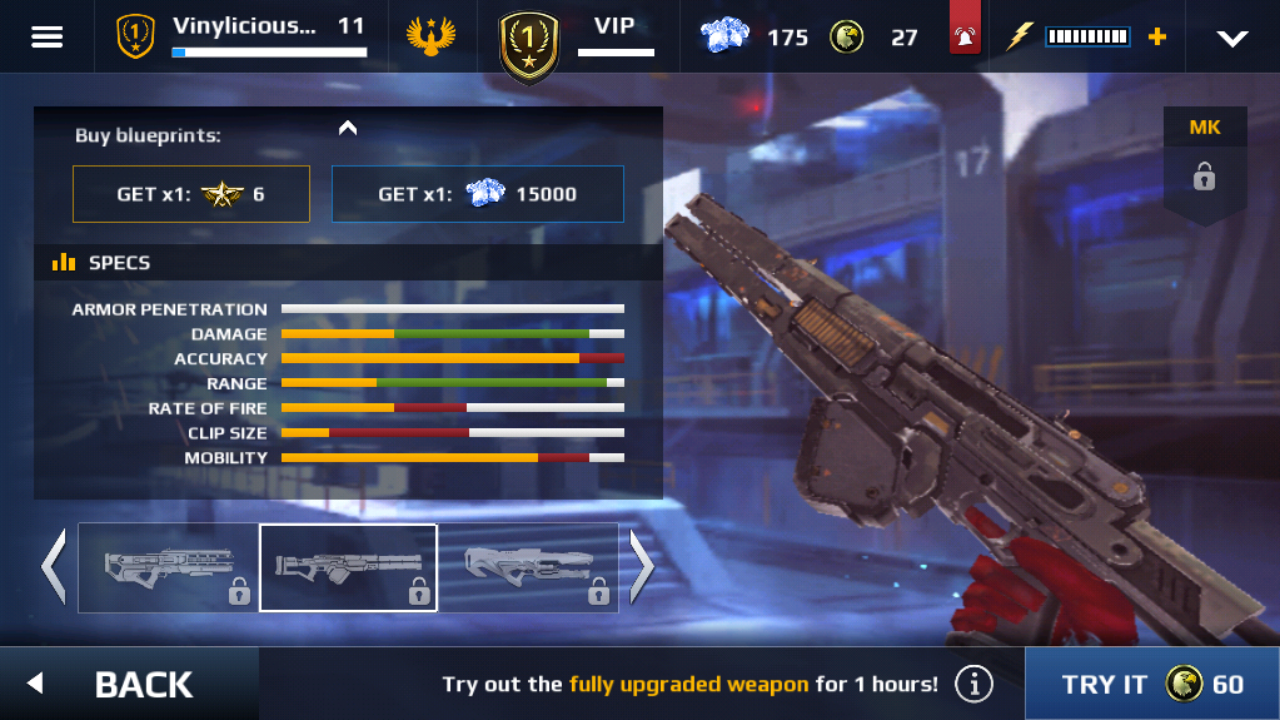Go back using the BACK button

[x=128, y=684]
